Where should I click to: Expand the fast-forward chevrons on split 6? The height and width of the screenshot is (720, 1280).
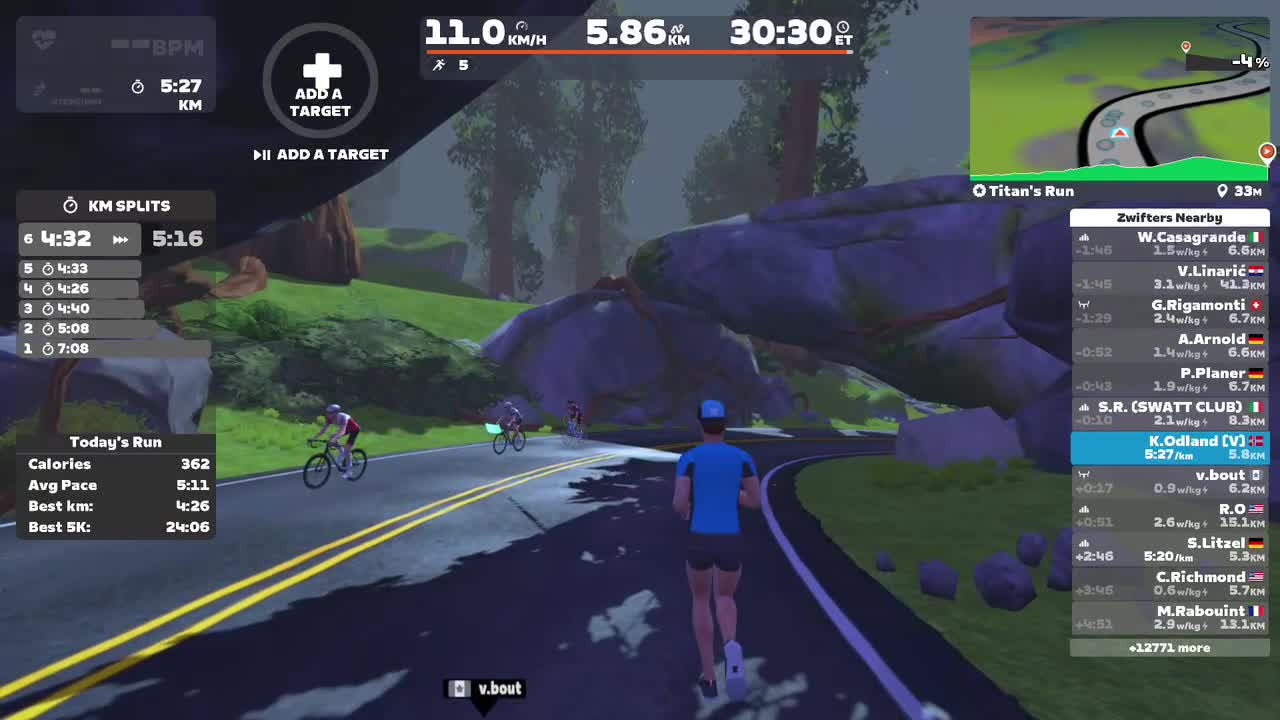click(118, 239)
